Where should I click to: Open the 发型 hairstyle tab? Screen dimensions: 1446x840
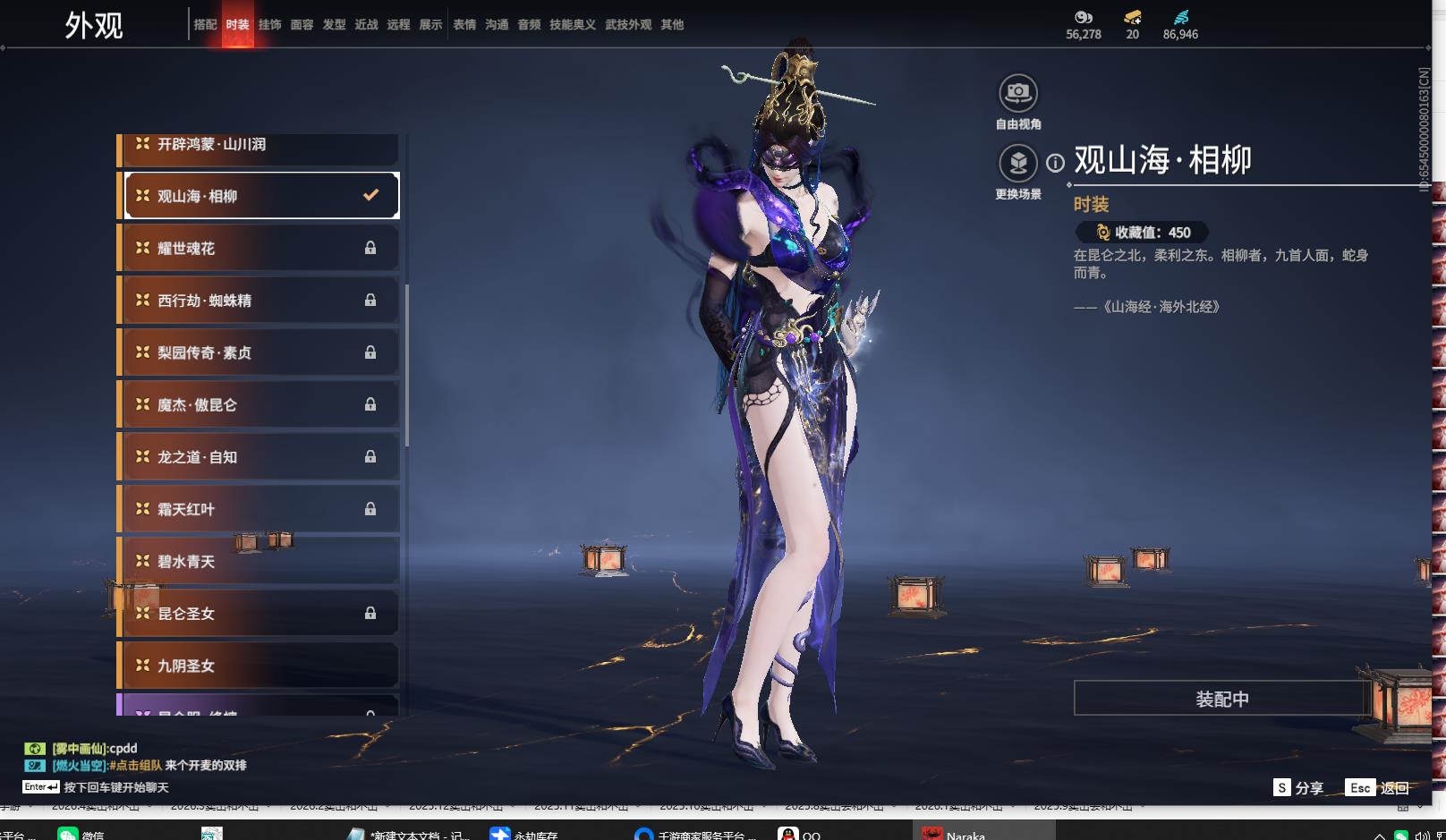click(x=334, y=25)
